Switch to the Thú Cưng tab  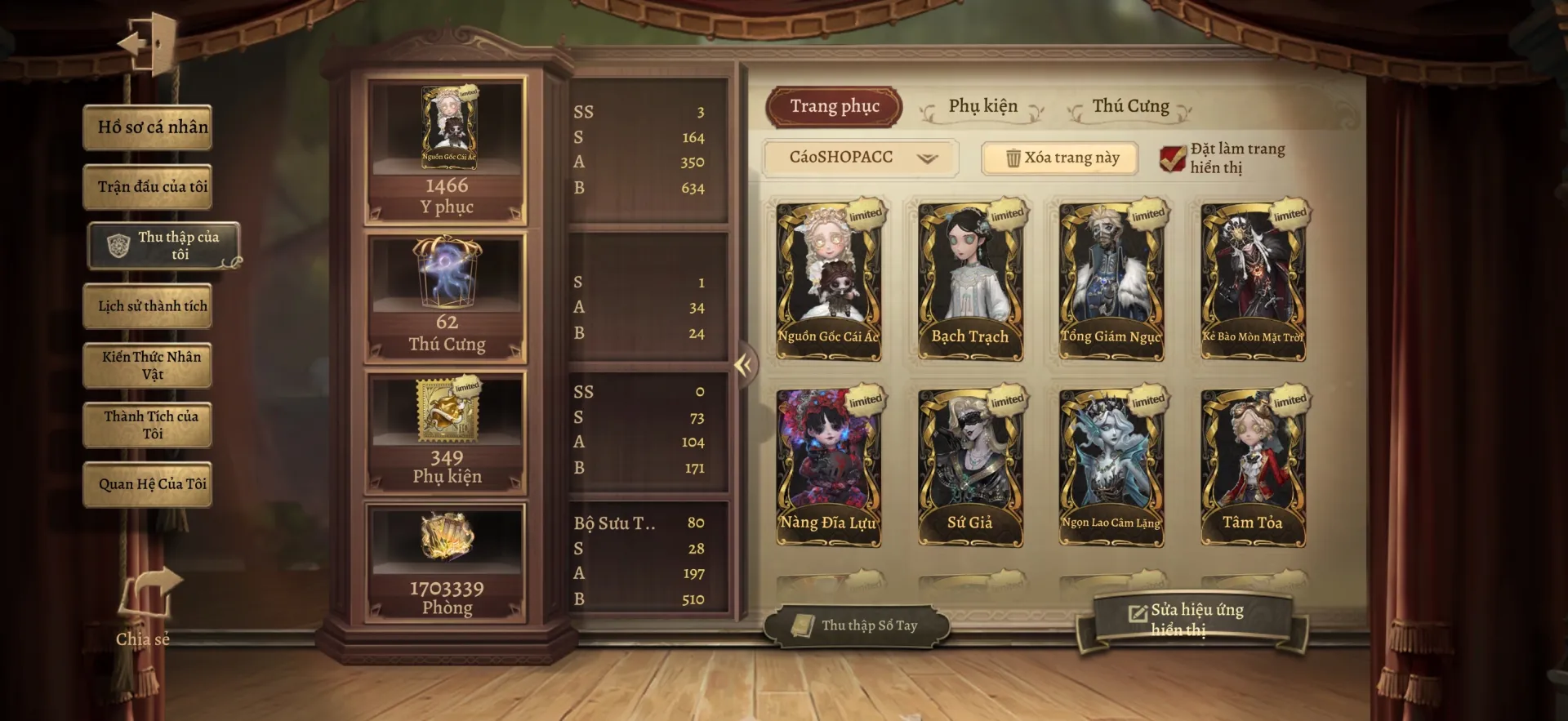[1130, 107]
